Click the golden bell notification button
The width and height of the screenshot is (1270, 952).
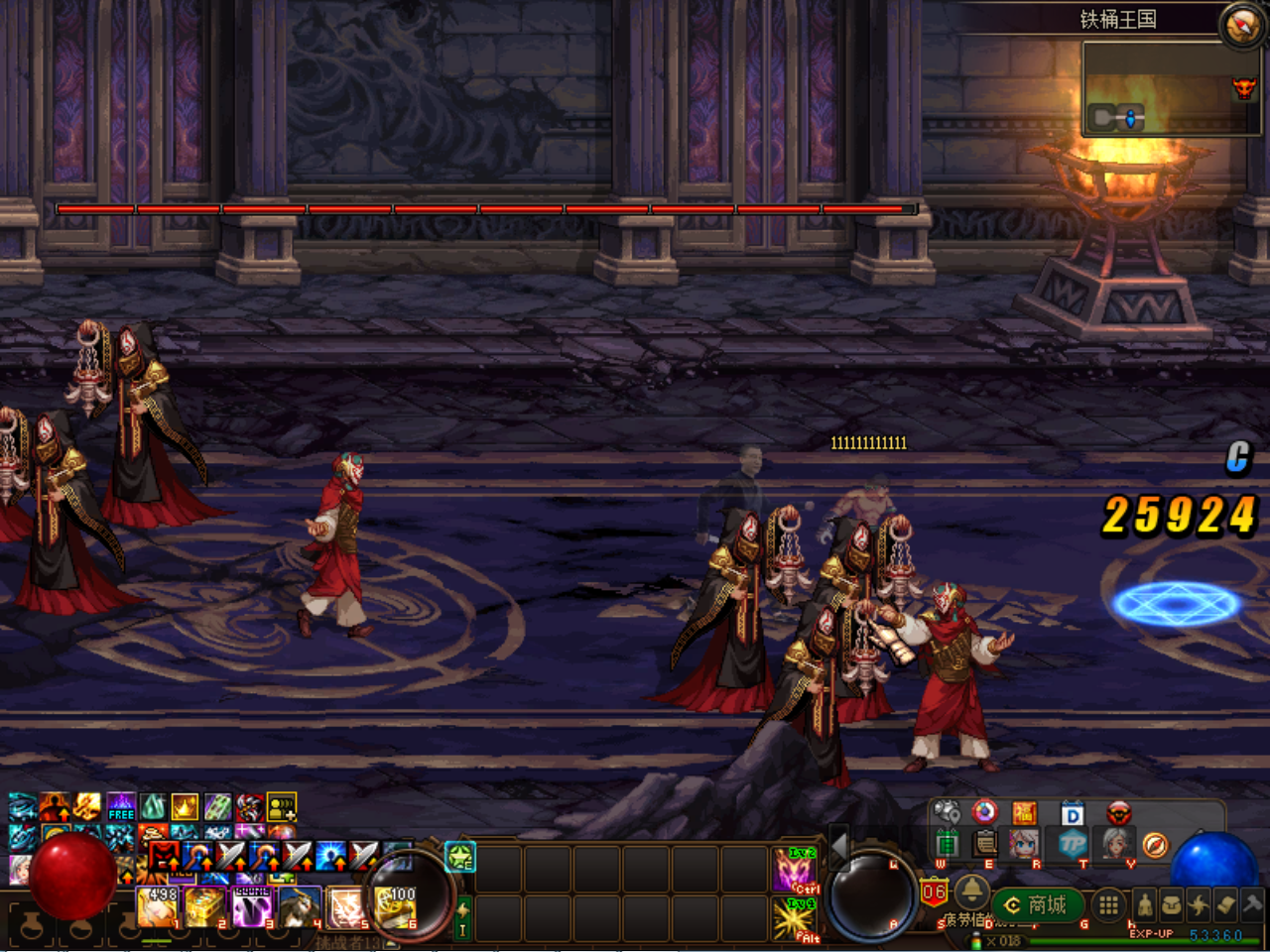coord(971,892)
